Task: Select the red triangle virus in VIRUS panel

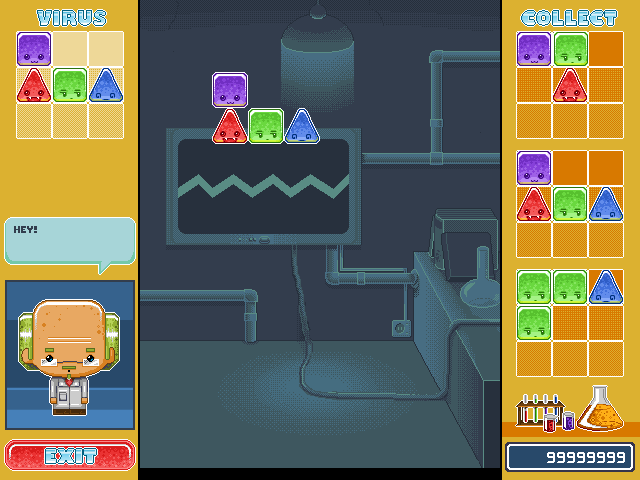Action: tap(34, 85)
